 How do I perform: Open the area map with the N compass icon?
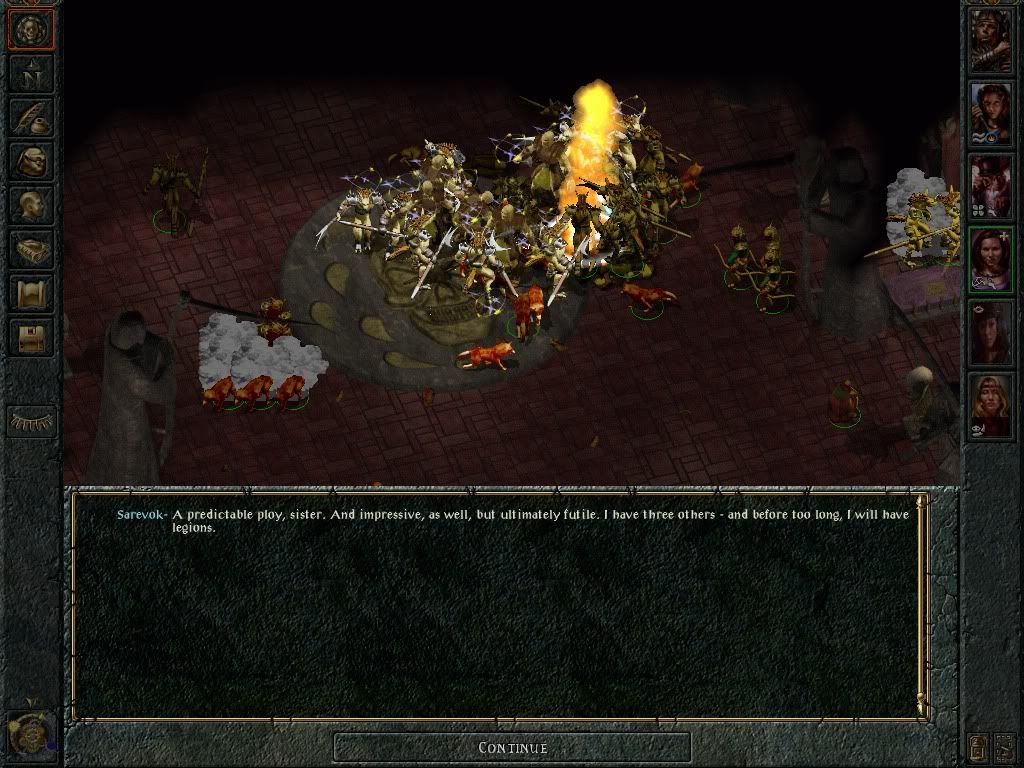click(31, 73)
